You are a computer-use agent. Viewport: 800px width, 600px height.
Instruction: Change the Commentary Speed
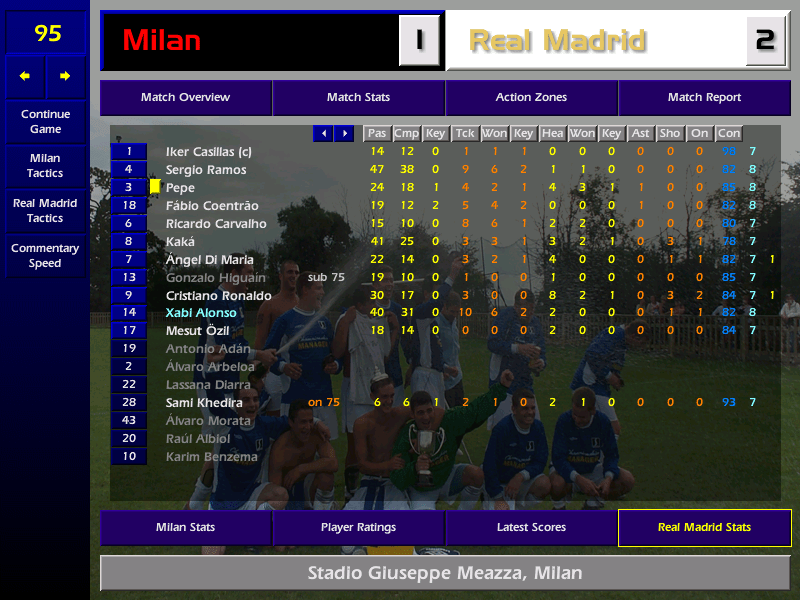tap(45, 255)
